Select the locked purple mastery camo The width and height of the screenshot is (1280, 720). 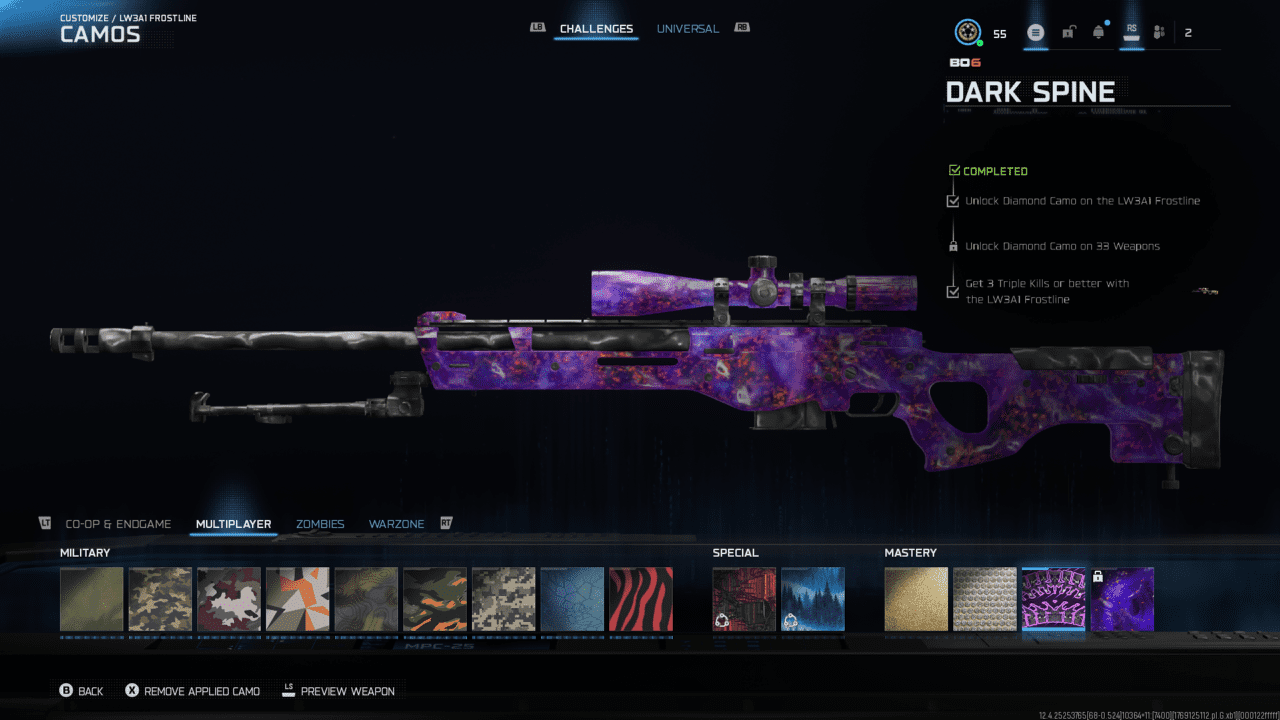click(1122, 600)
